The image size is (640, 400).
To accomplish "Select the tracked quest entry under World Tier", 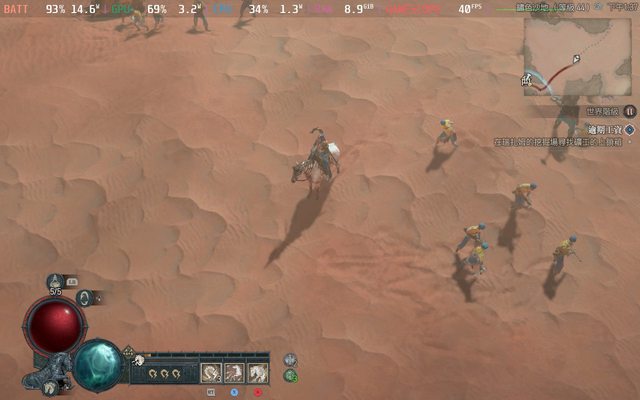I will tap(604, 129).
